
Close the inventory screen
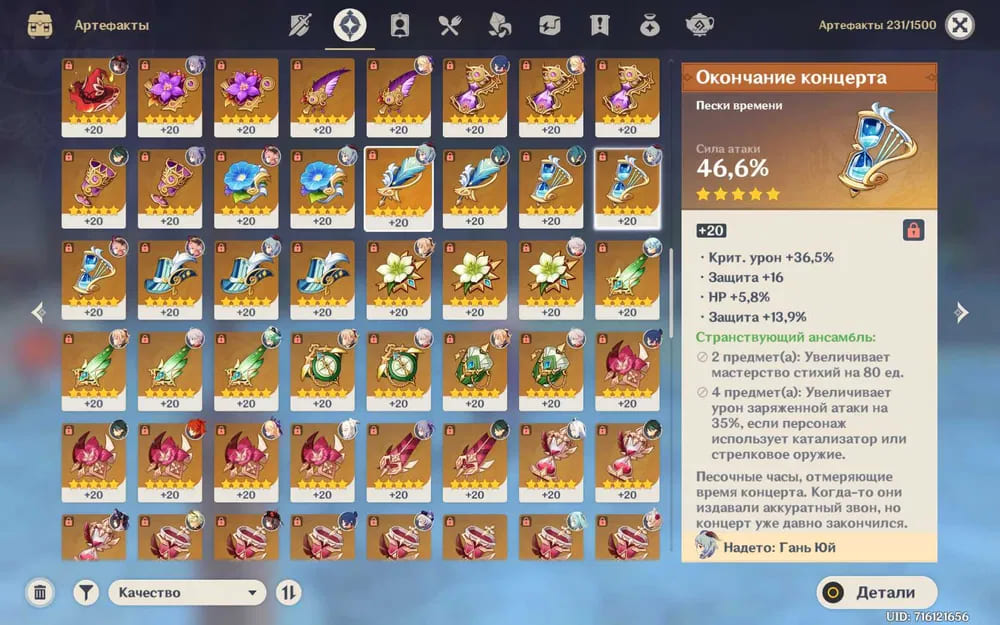959,25
